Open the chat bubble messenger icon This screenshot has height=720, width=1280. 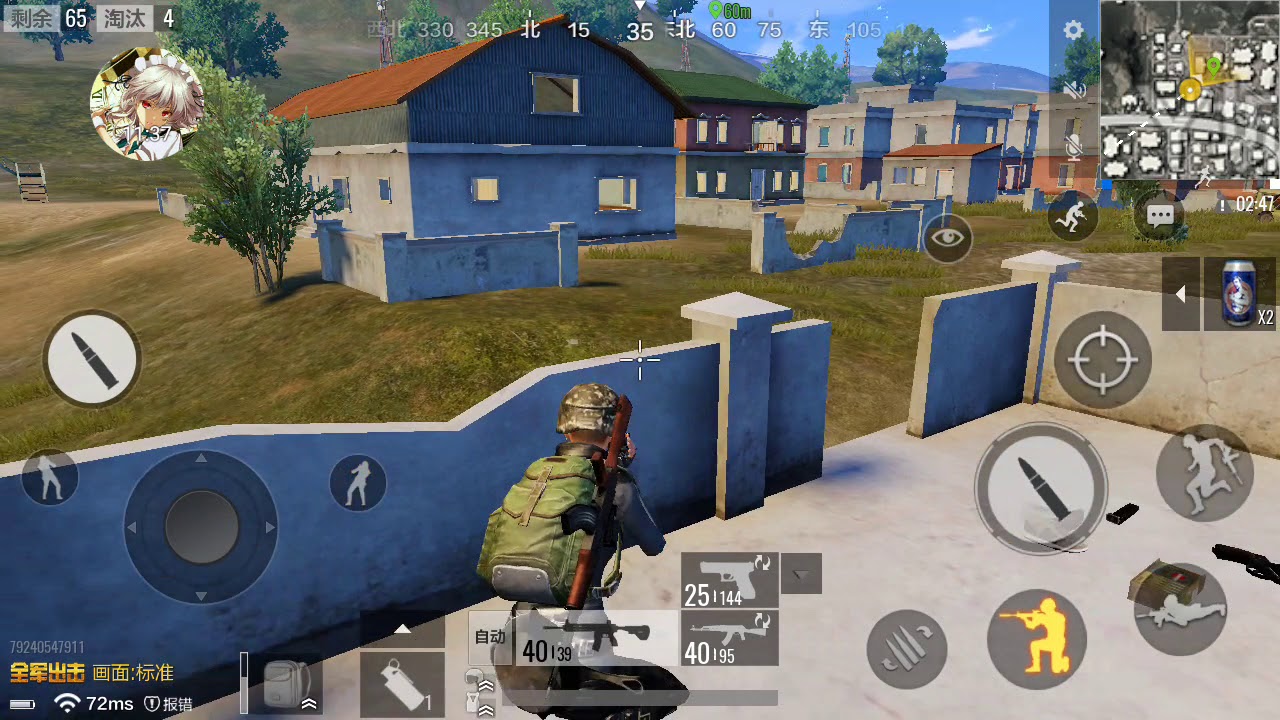[x=1158, y=216]
